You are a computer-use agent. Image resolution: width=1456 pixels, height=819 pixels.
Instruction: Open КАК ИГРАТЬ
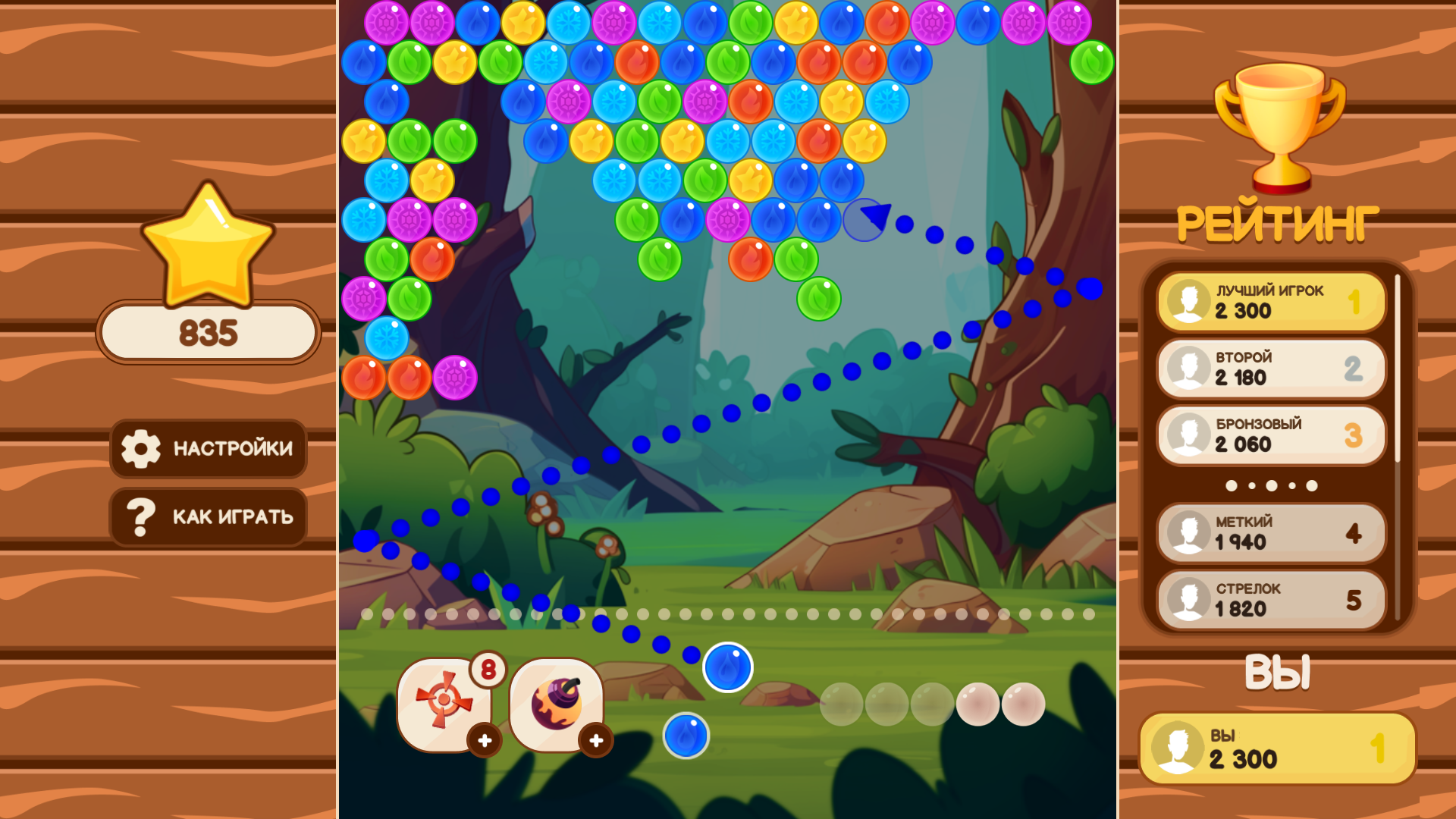[209, 516]
